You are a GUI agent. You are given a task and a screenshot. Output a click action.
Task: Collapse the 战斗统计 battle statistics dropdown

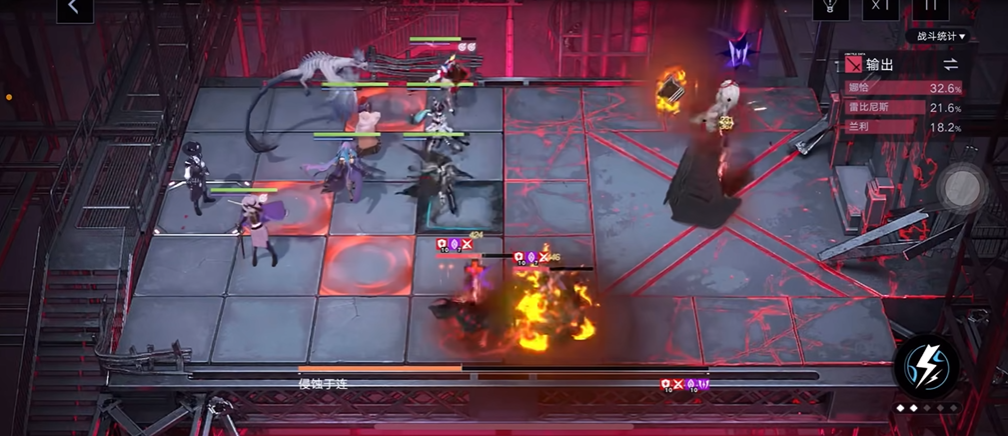pyautogui.click(x=941, y=37)
